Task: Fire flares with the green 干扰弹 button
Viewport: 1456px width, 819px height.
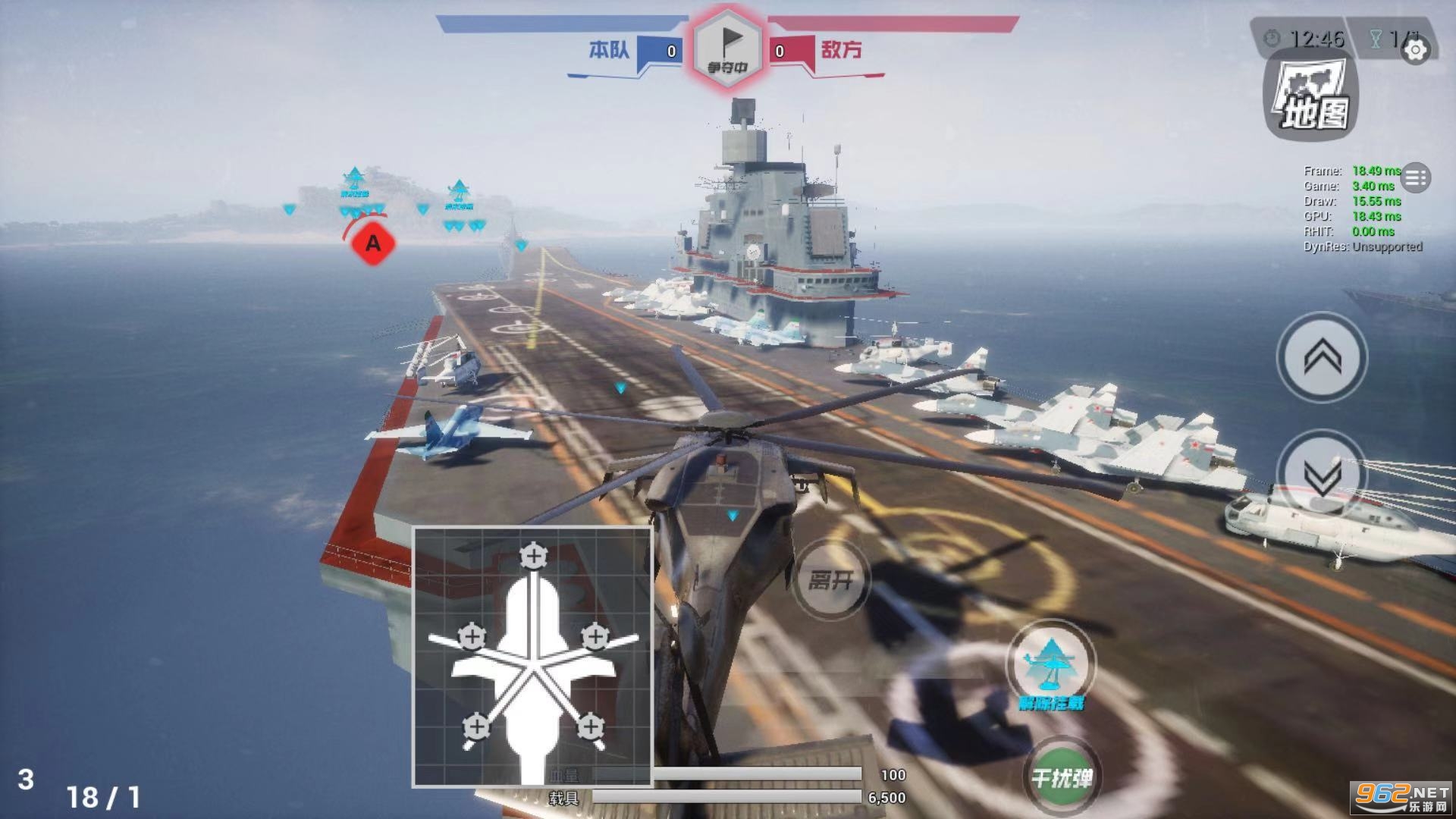Action: 1061,777
